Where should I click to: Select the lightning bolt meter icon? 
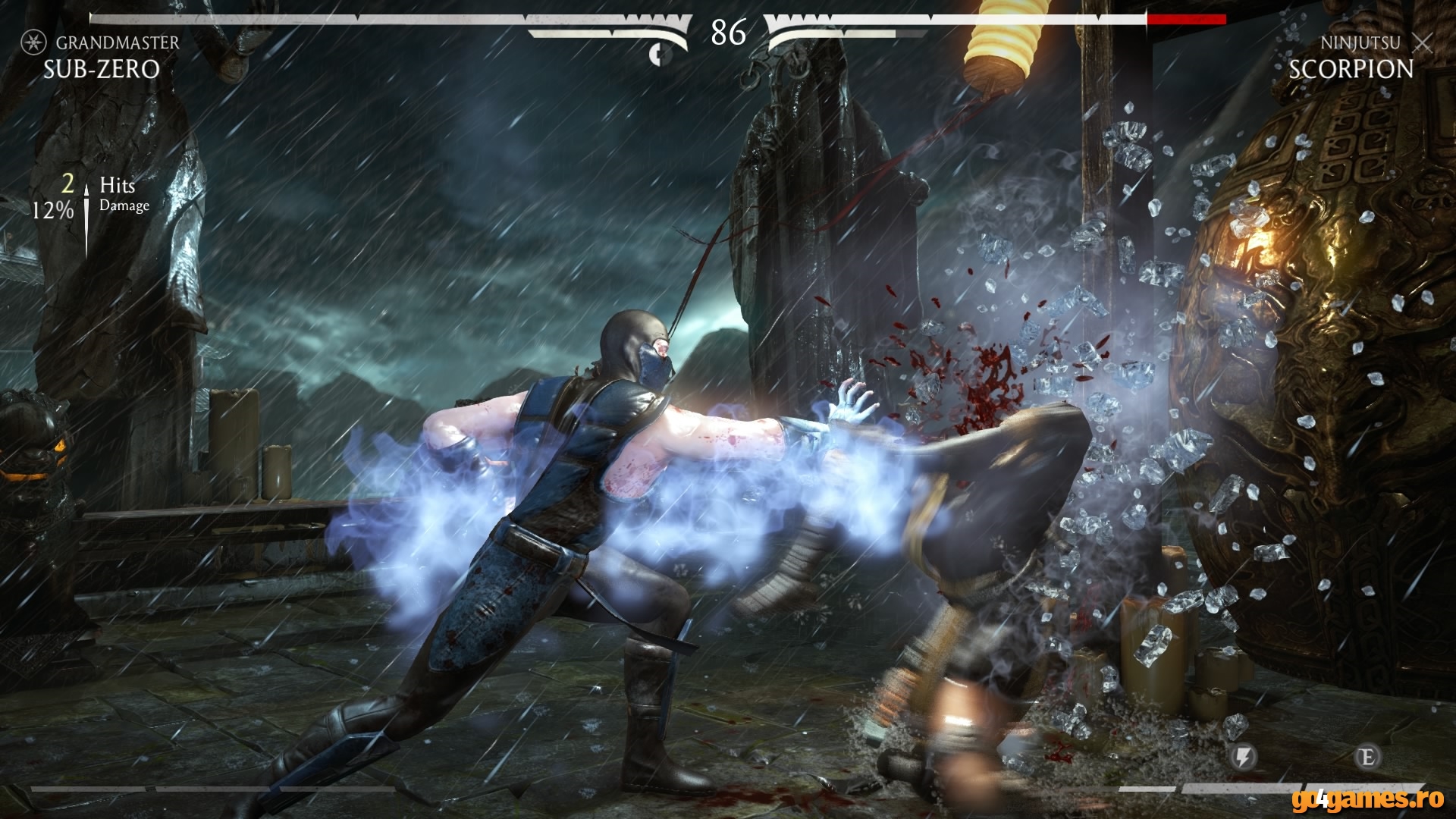click(x=1242, y=758)
